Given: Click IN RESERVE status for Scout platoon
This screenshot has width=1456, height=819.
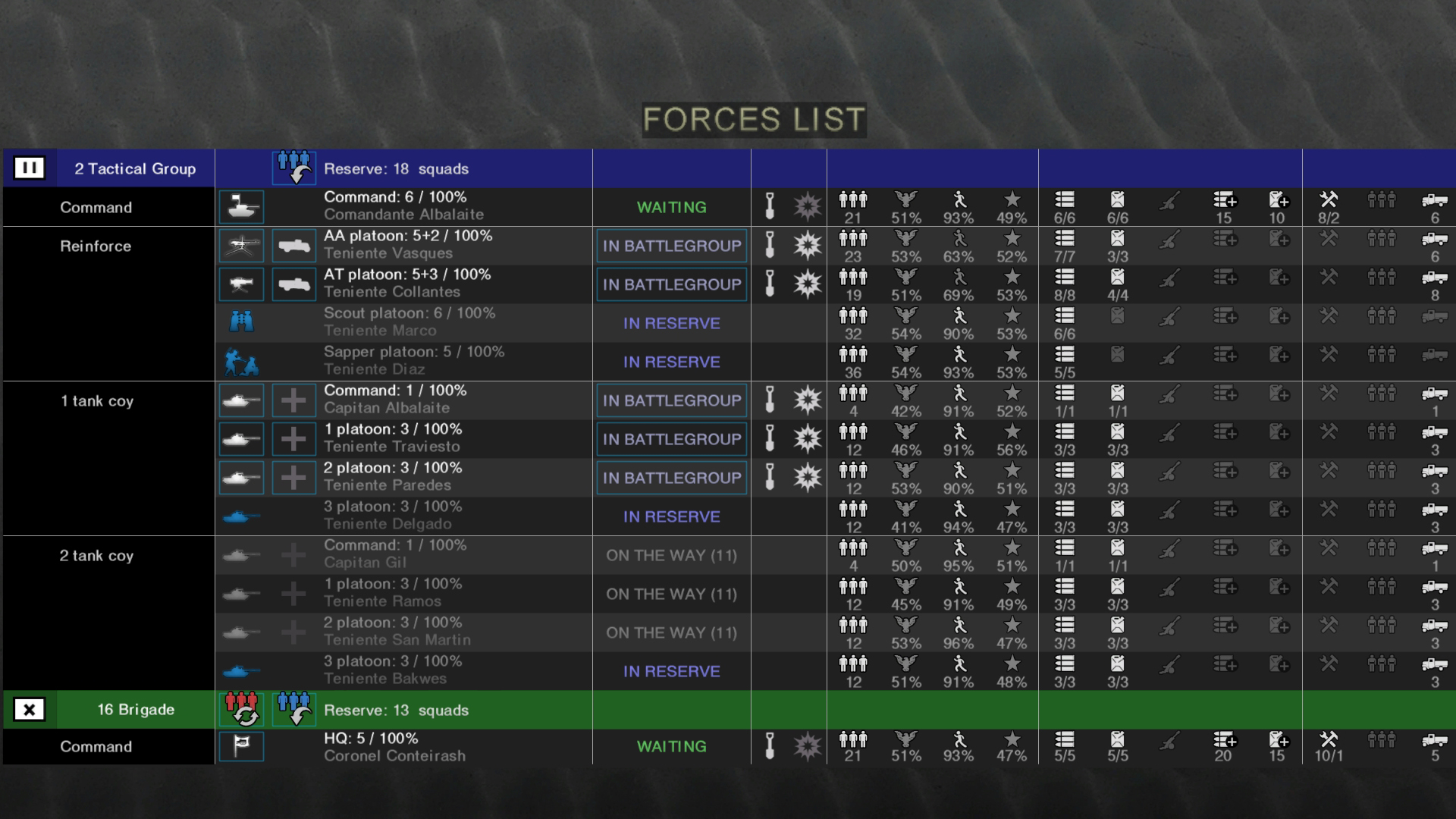Looking at the screenshot, I should [671, 323].
